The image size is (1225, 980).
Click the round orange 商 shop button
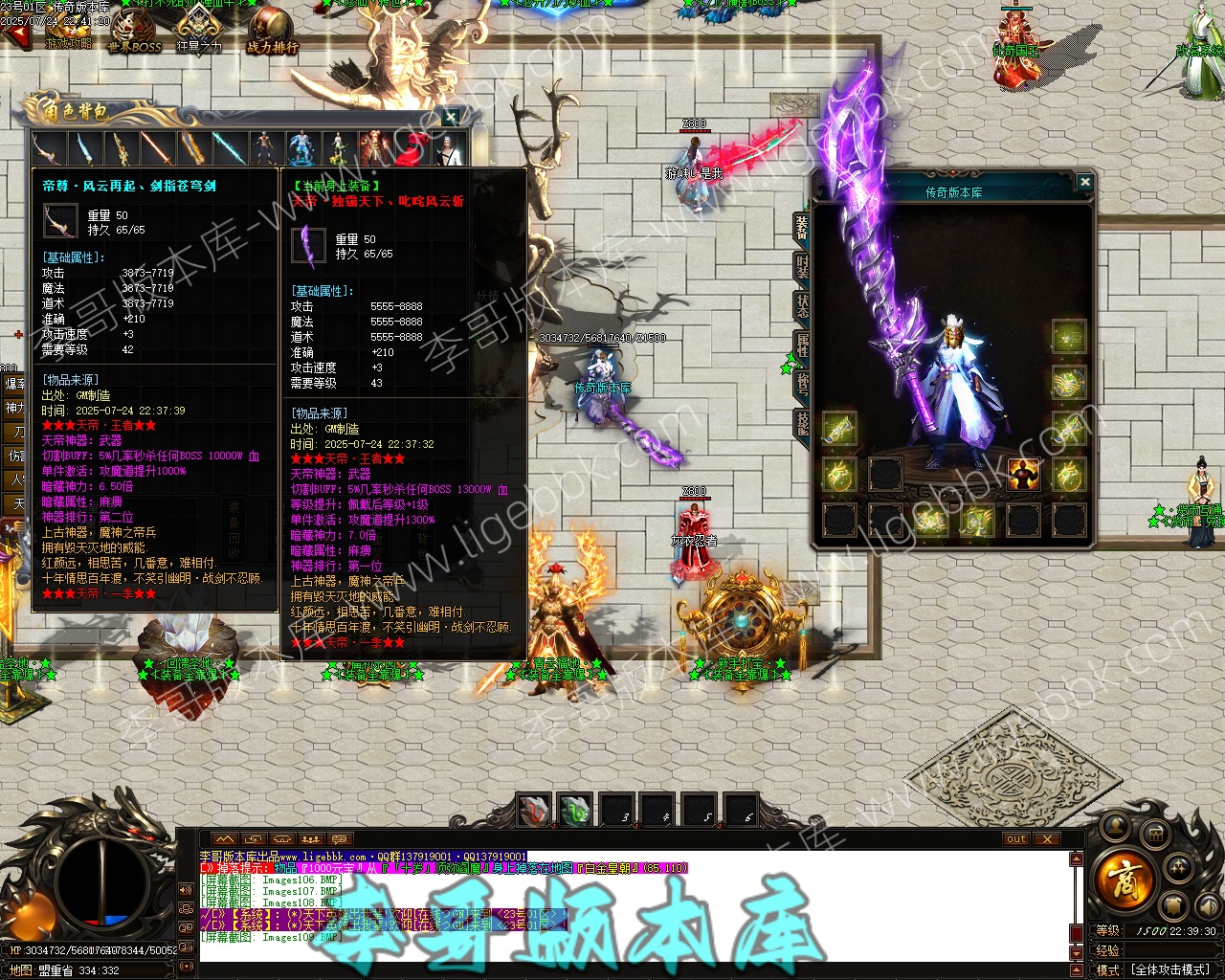(x=1122, y=878)
